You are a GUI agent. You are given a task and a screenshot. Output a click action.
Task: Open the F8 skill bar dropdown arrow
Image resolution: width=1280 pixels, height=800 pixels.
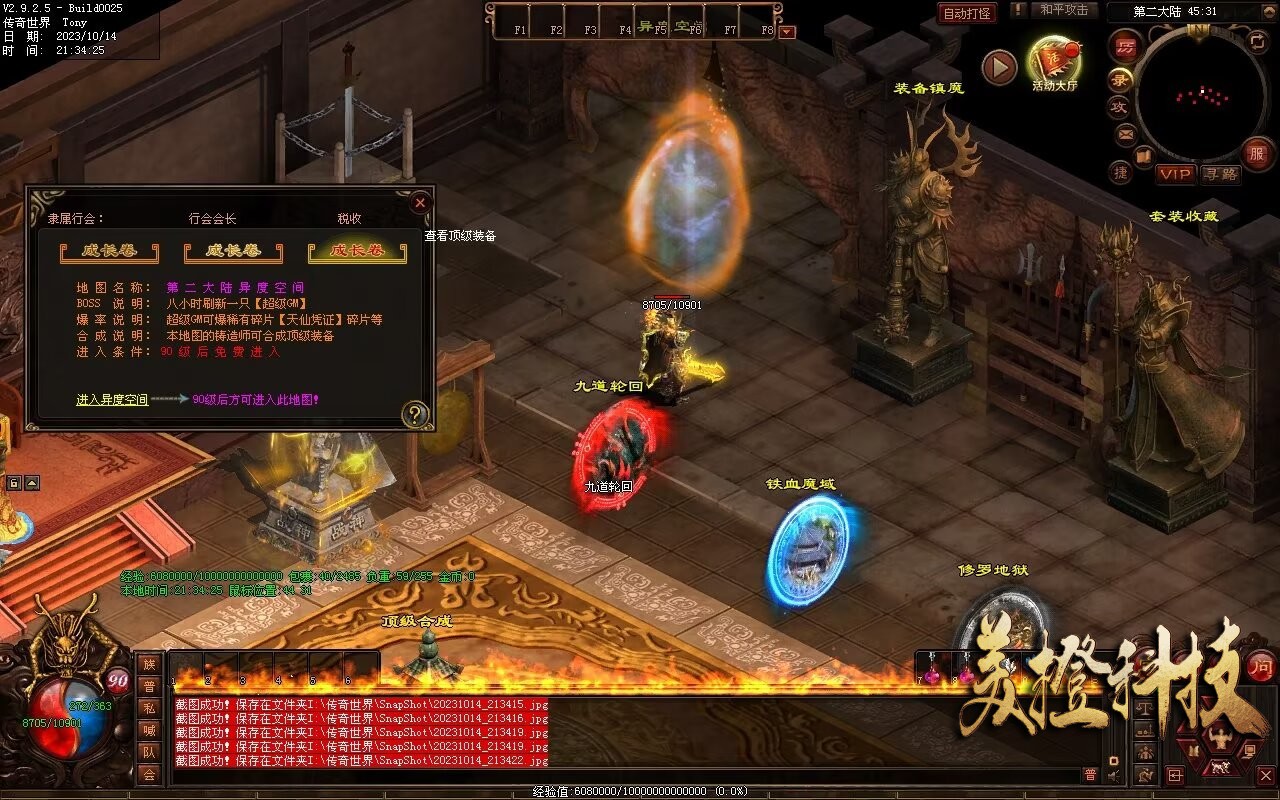tap(787, 31)
